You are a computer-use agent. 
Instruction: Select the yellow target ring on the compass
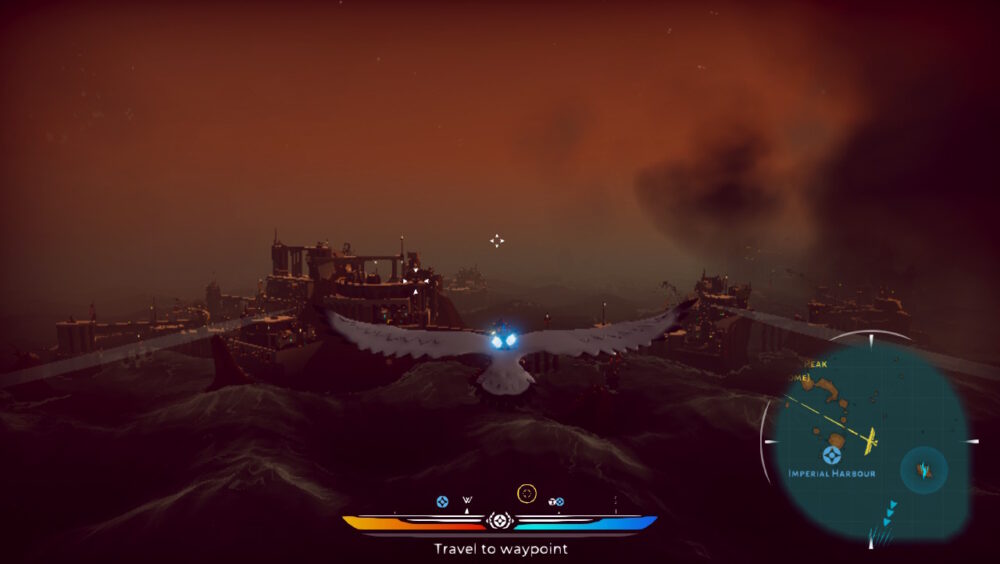click(x=527, y=493)
